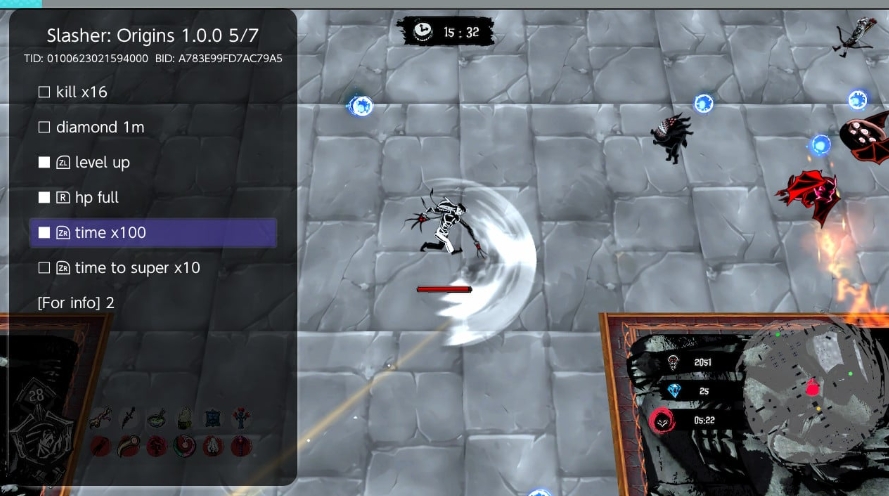
Task: Activate the red comet swirl ability
Action: (129, 446)
